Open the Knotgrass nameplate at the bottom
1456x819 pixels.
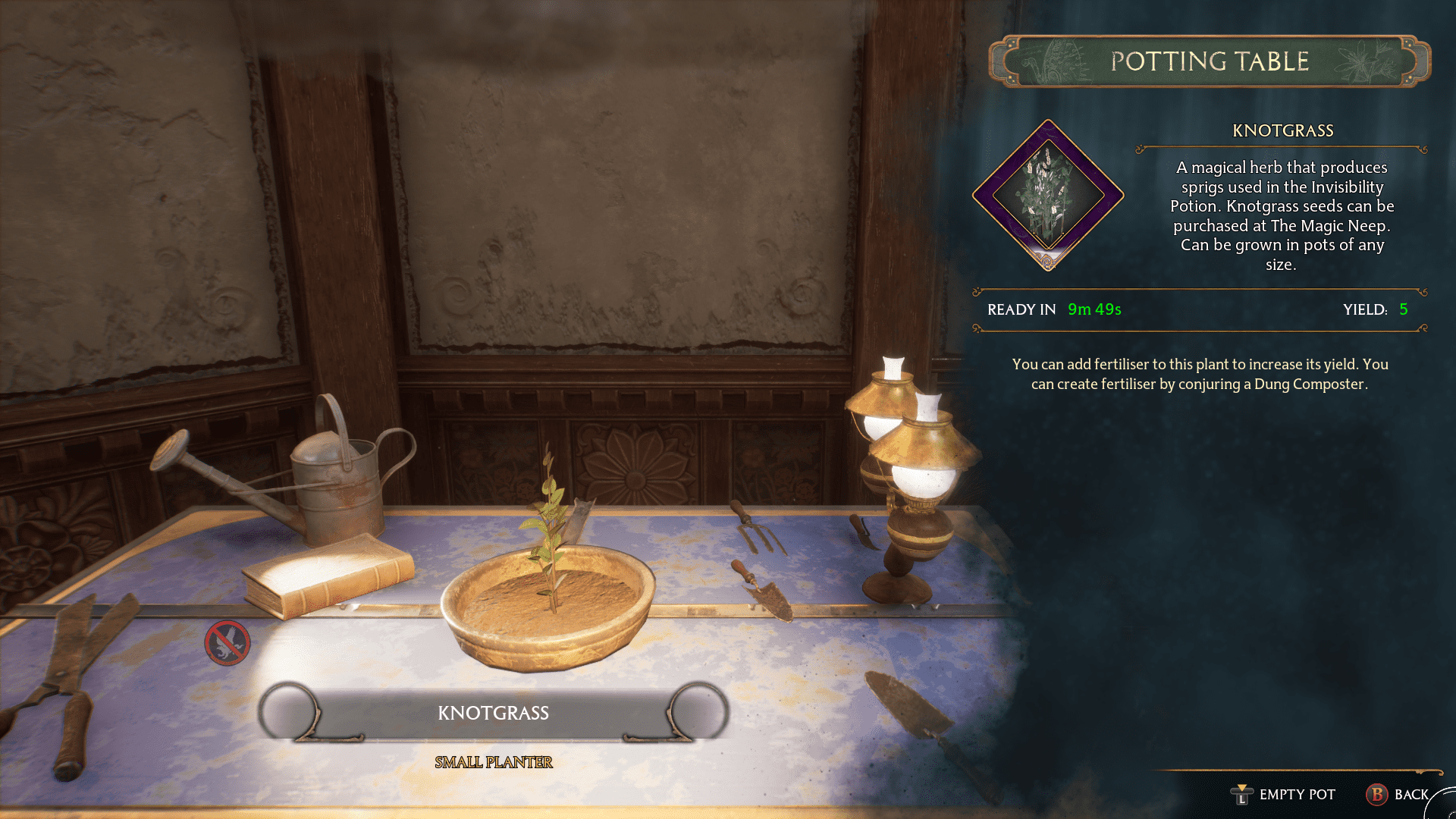[494, 713]
